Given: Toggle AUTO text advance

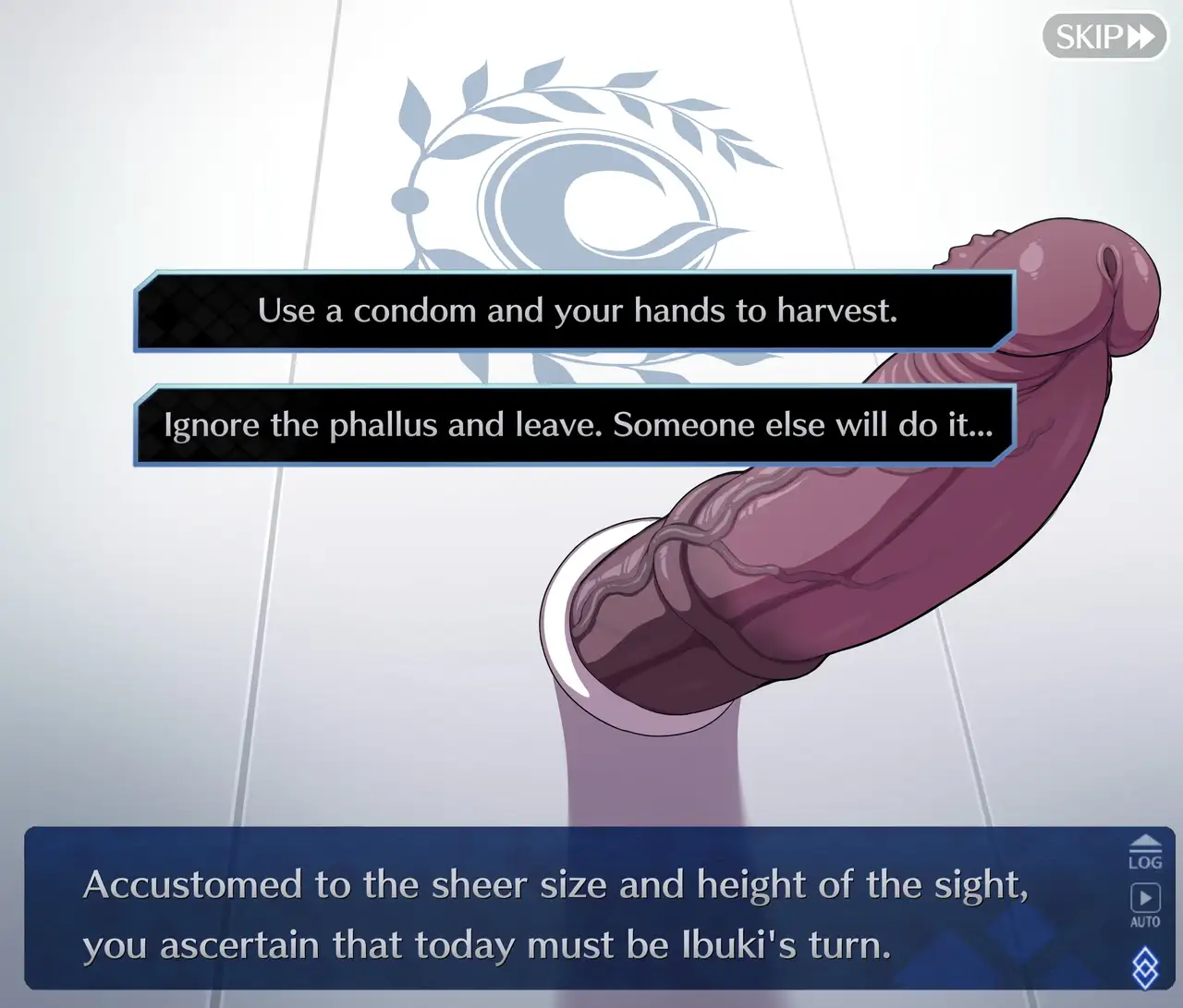Looking at the screenshot, I should tap(1144, 904).
